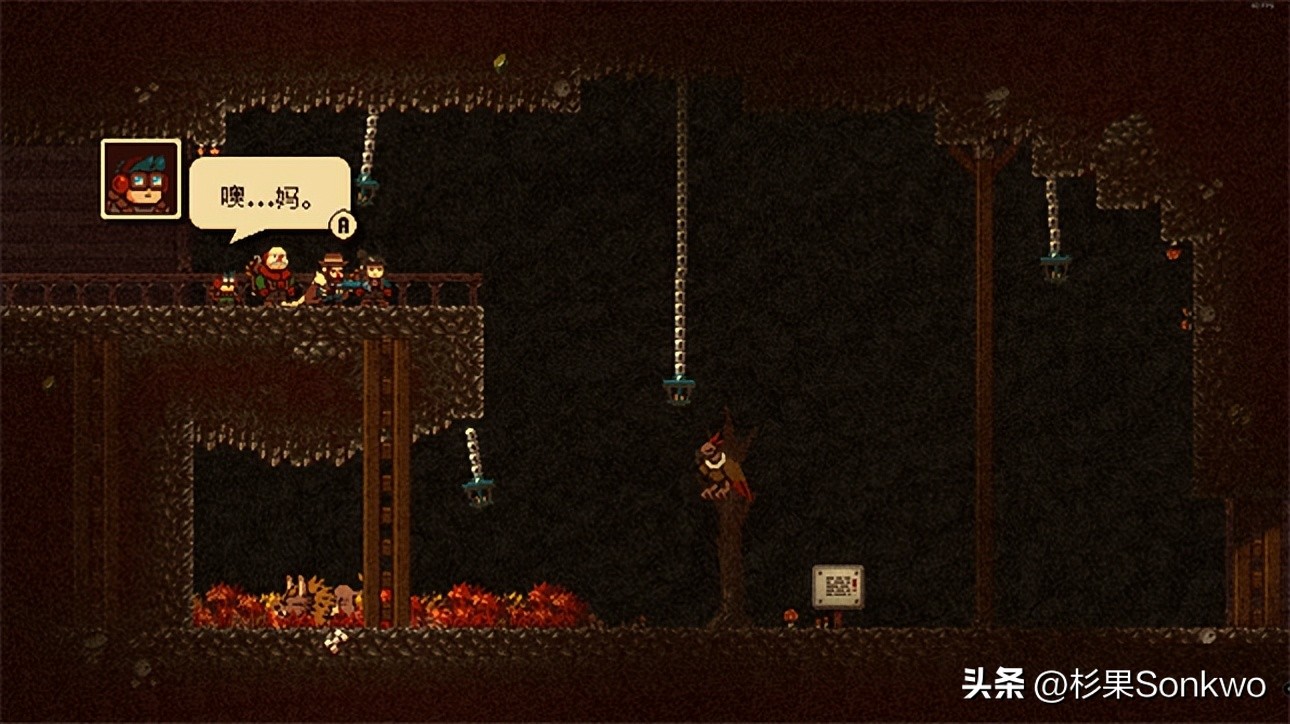The height and width of the screenshot is (724, 1290).
Task: Click the speaker portrait with goggles
Action: [x=141, y=179]
